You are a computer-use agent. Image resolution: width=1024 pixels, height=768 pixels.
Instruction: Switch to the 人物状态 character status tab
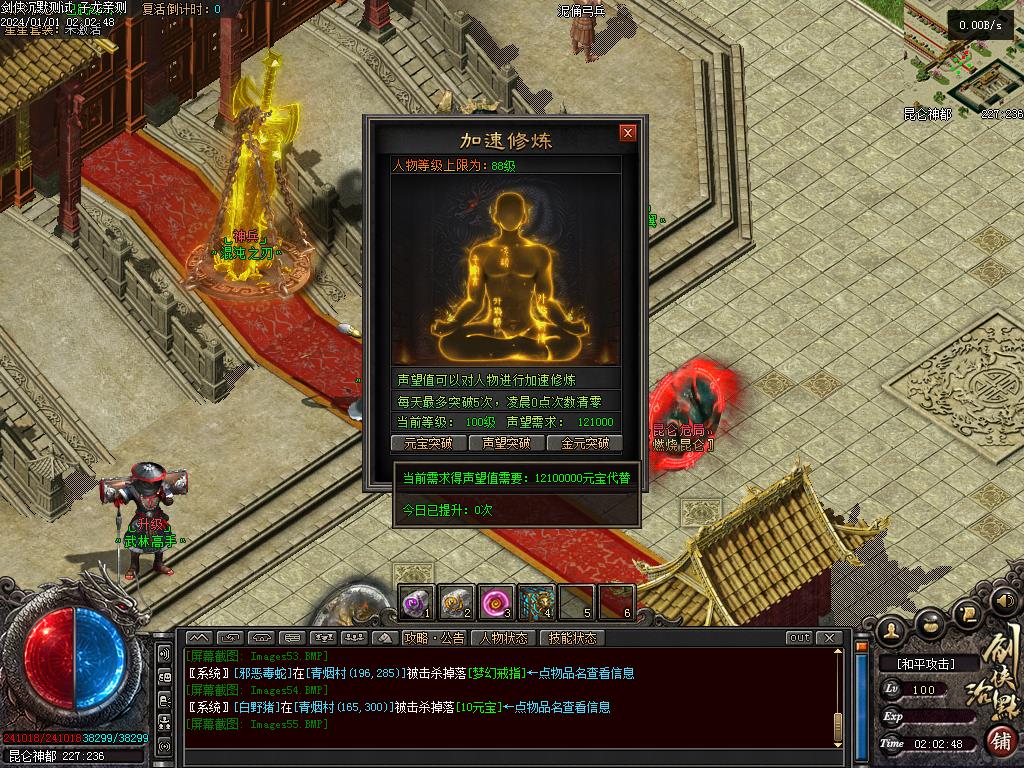503,638
